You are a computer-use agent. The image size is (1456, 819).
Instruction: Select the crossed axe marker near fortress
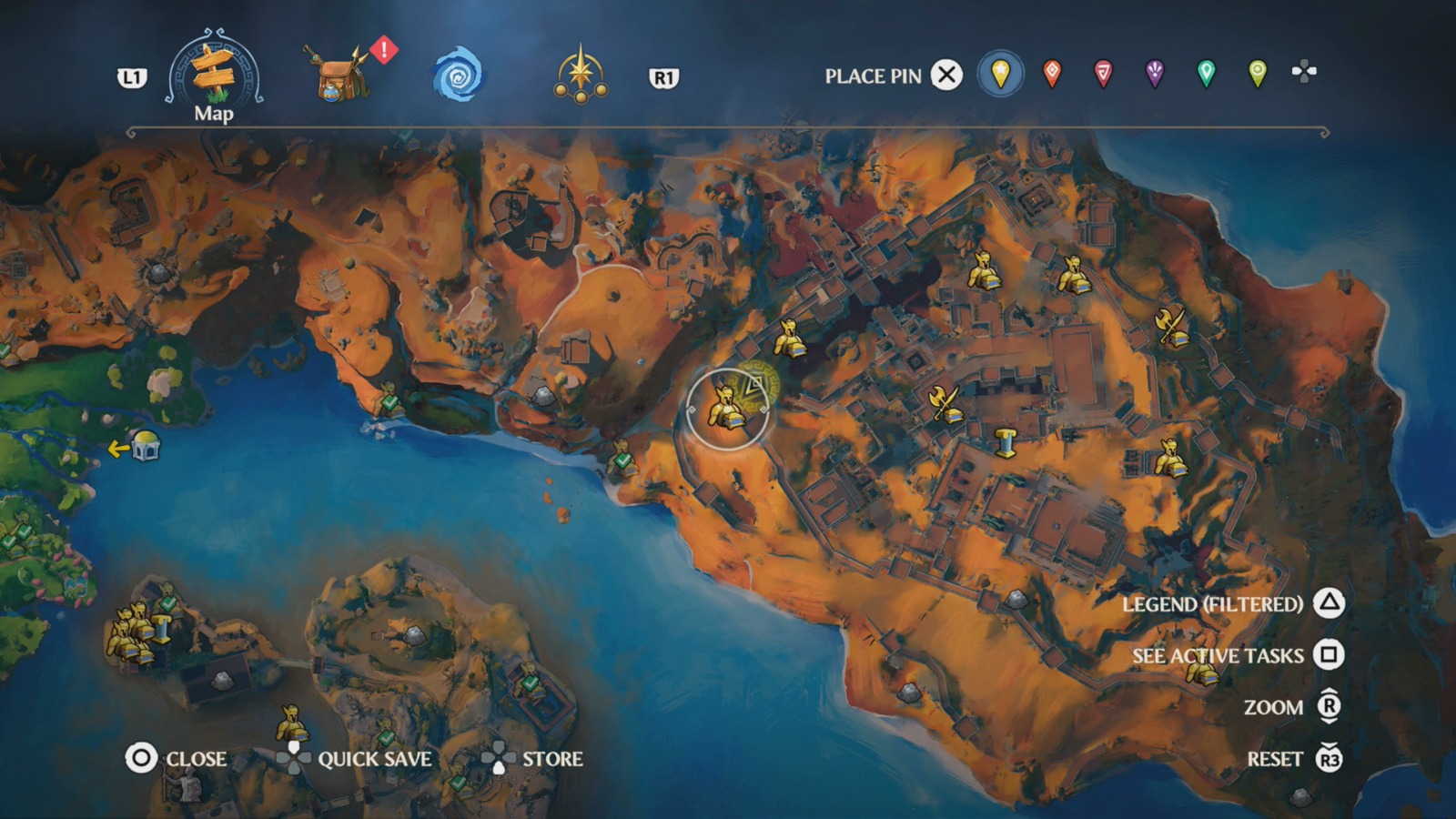point(945,400)
